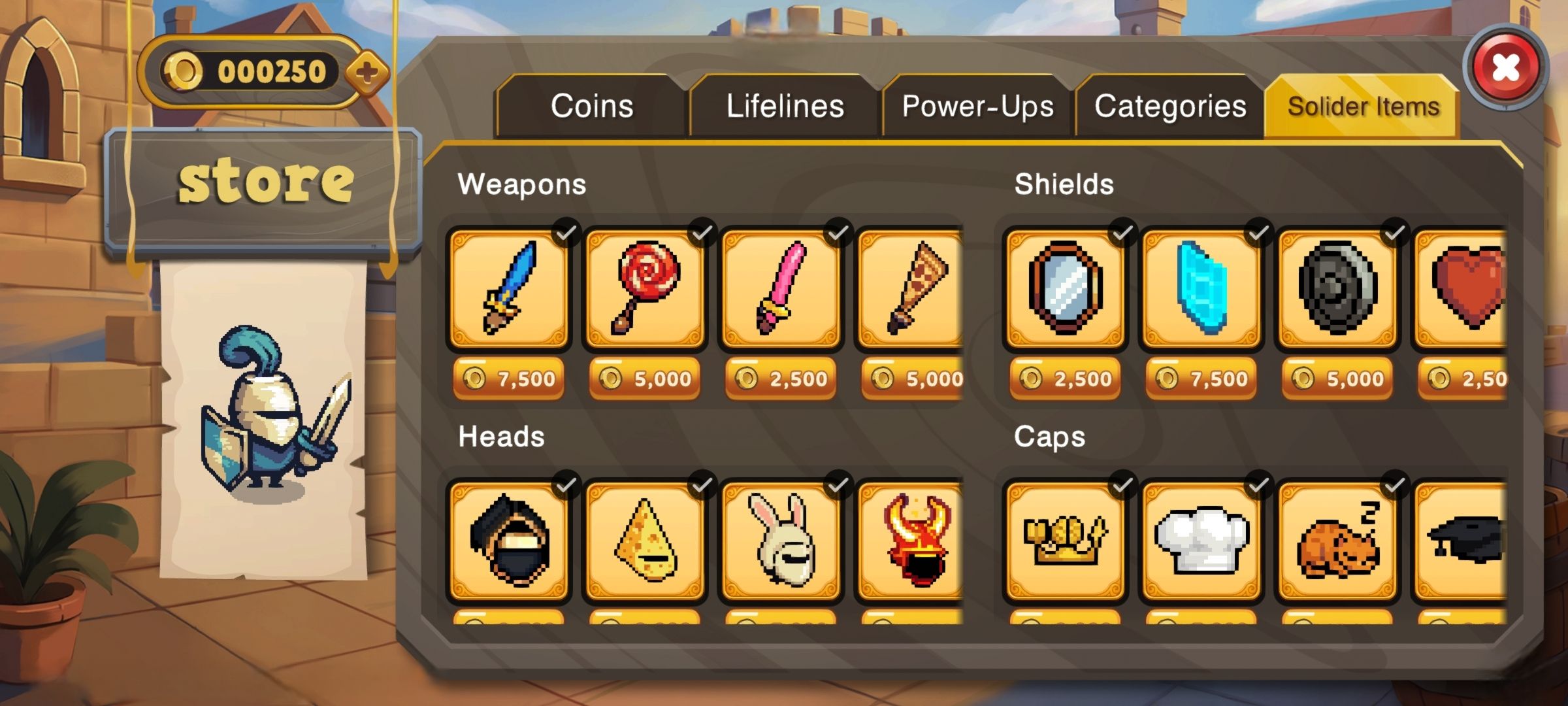Screen dimensions: 1568x706
Task: Select the ninja mask head
Action: tap(508, 541)
